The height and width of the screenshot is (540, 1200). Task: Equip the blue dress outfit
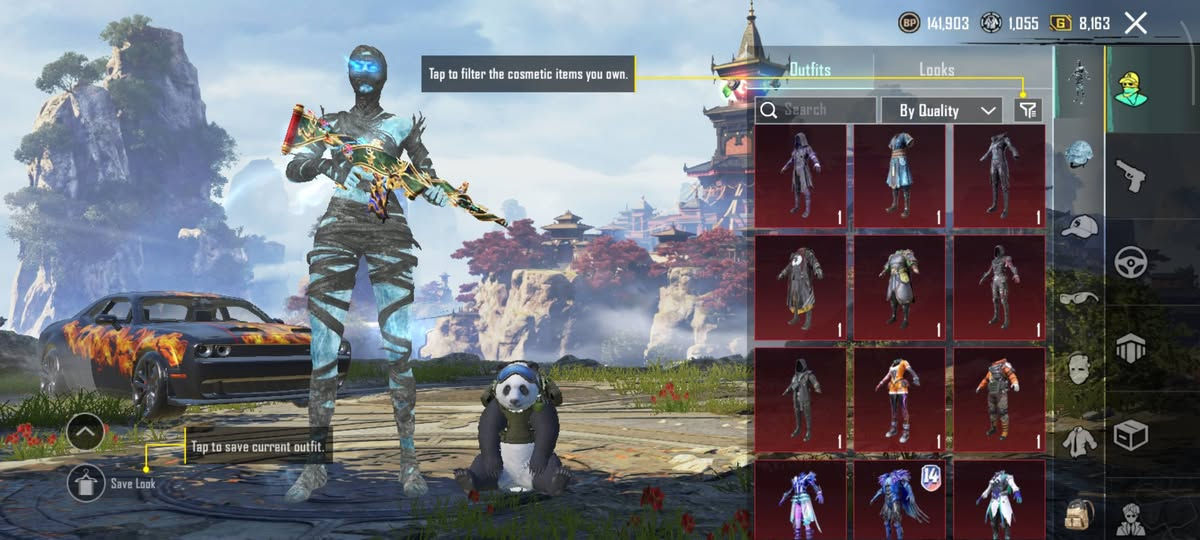[899, 177]
